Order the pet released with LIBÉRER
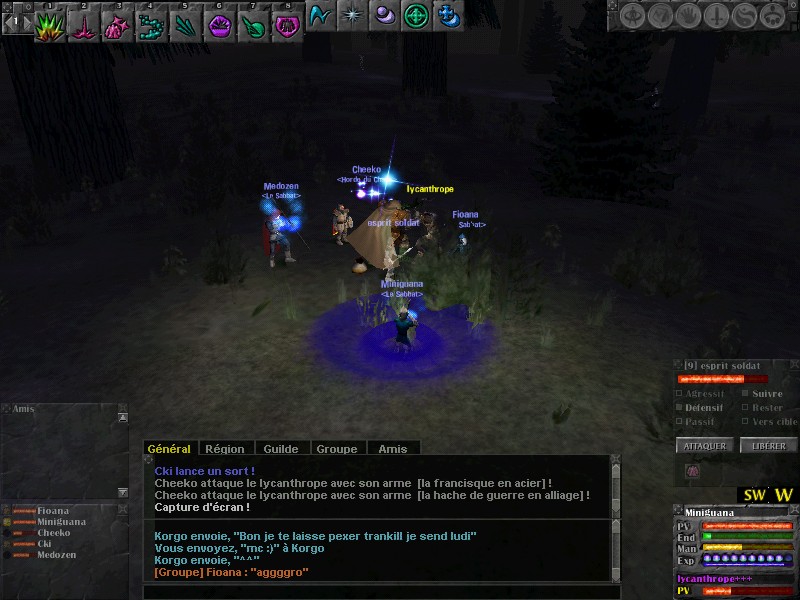 (769, 446)
